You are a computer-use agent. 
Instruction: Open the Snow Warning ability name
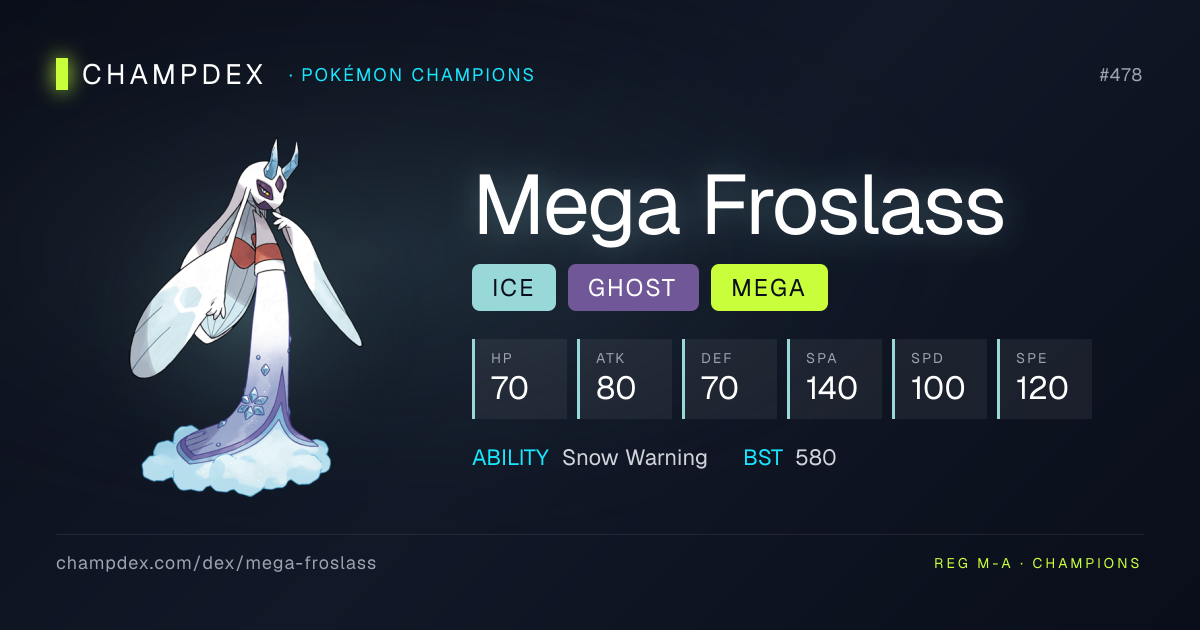click(x=634, y=458)
